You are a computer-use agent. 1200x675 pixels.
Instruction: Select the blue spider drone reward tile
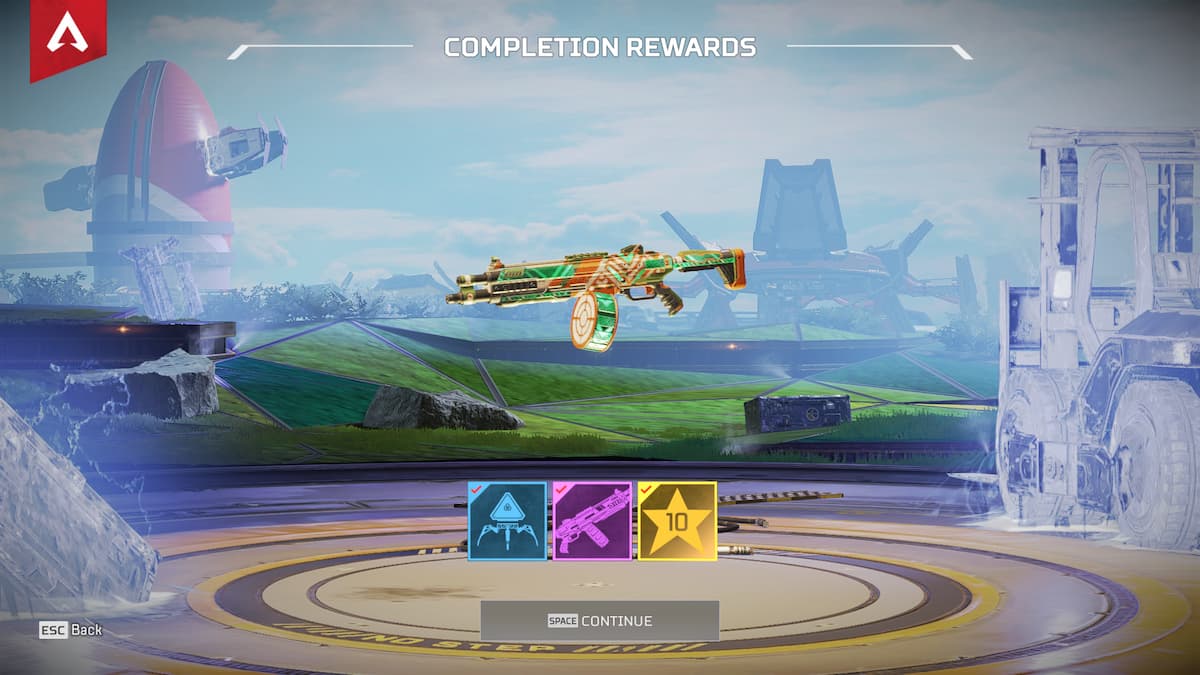point(508,521)
